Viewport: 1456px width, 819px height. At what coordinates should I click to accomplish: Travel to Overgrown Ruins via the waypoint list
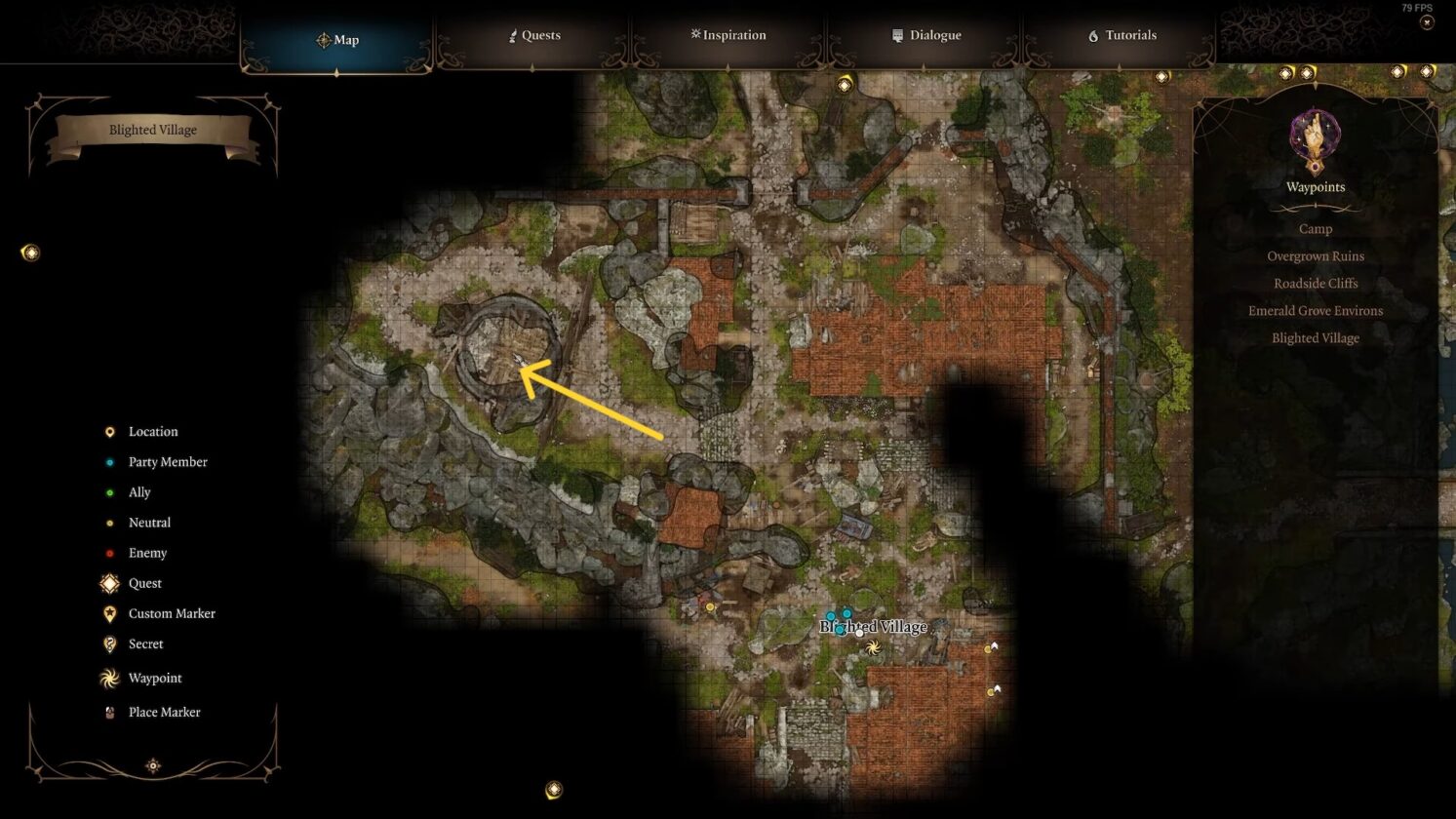tap(1315, 255)
